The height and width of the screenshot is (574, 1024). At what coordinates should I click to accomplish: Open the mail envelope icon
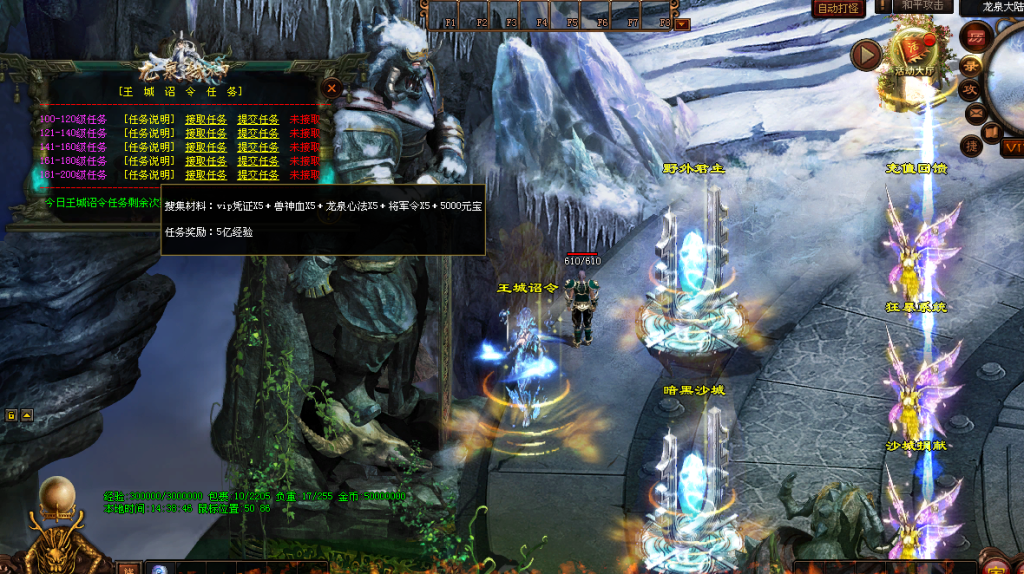pyautogui.click(x=975, y=113)
